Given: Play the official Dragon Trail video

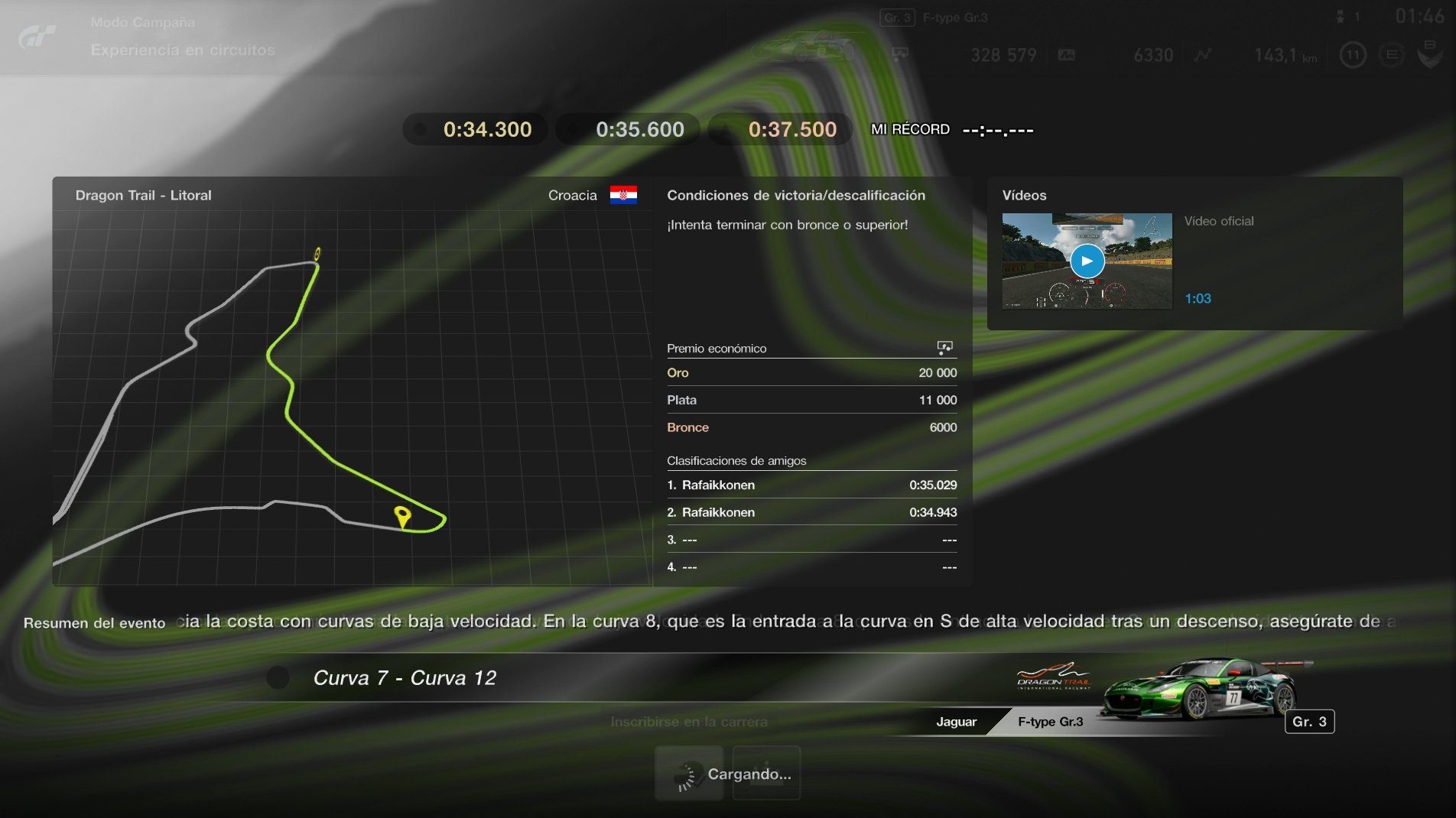Looking at the screenshot, I should (x=1087, y=261).
